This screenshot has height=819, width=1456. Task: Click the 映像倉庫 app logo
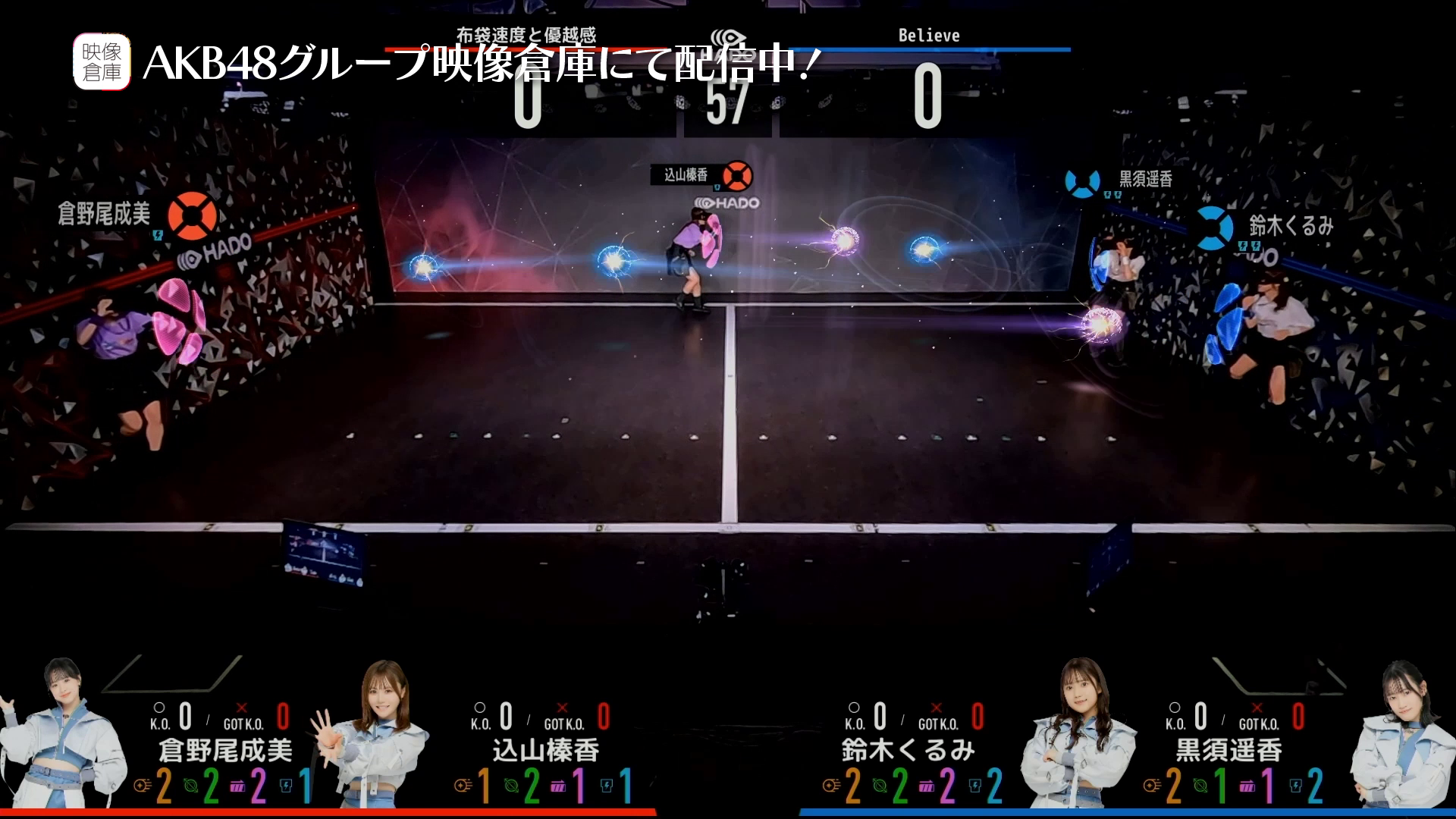102,62
